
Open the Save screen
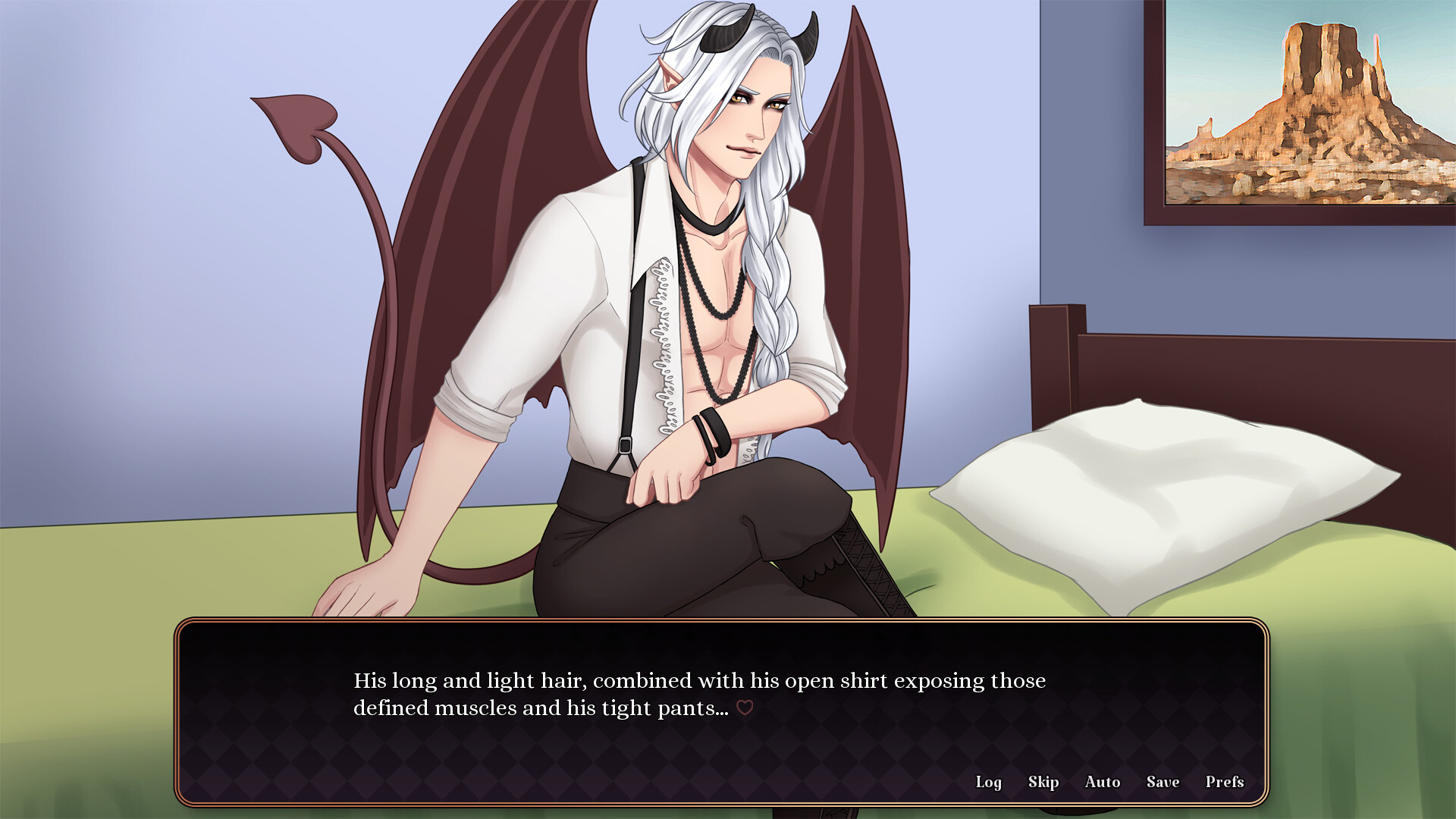click(x=1163, y=782)
